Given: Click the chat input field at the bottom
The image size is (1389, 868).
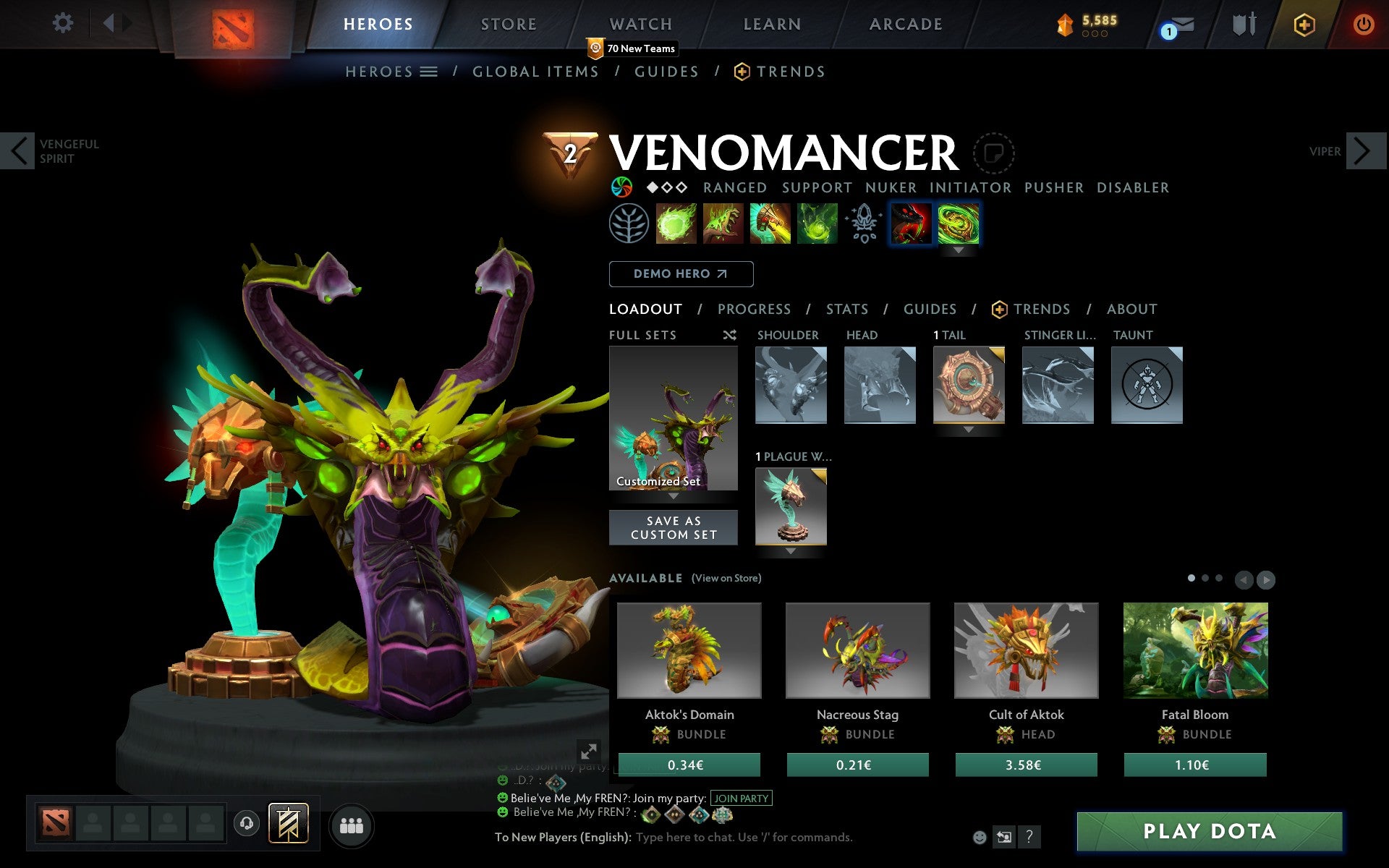Looking at the screenshot, I should (x=745, y=838).
